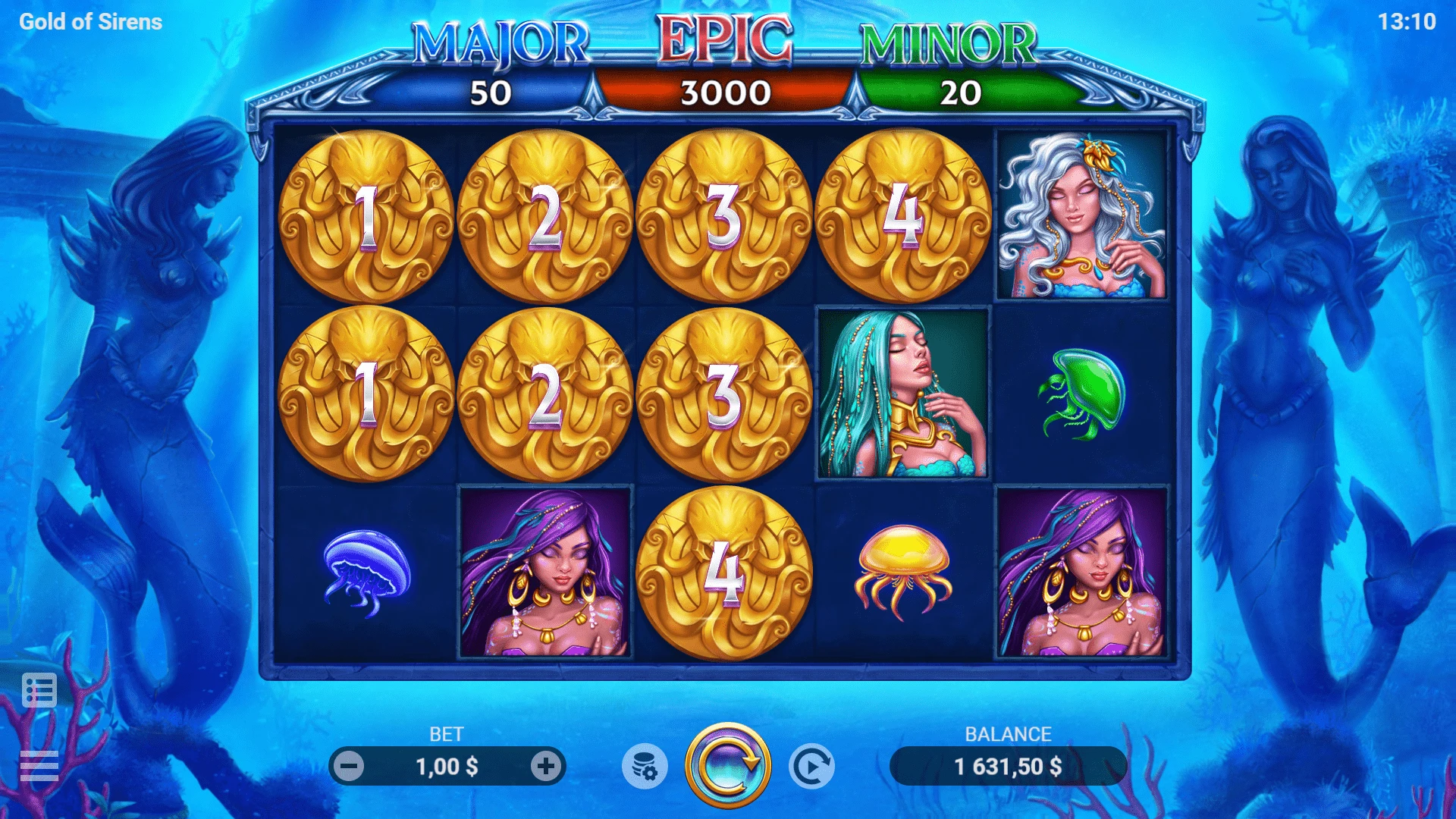Select the bet amount field showing 1,00 $
This screenshot has height=819, width=1456.
click(449, 767)
